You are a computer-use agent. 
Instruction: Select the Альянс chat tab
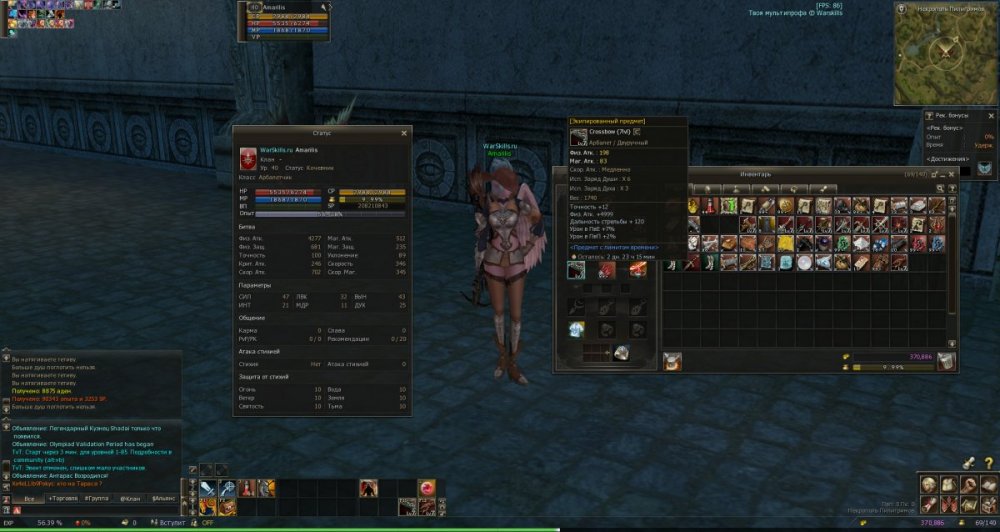[x=163, y=497]
